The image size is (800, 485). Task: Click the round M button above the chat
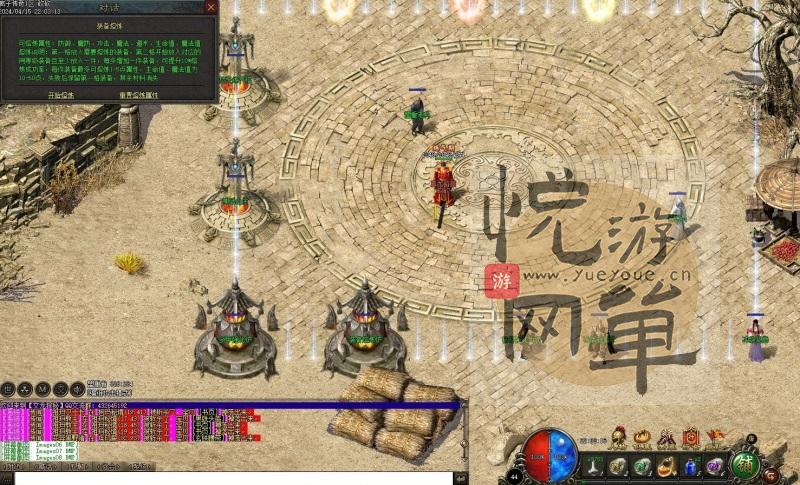point(43,389)
